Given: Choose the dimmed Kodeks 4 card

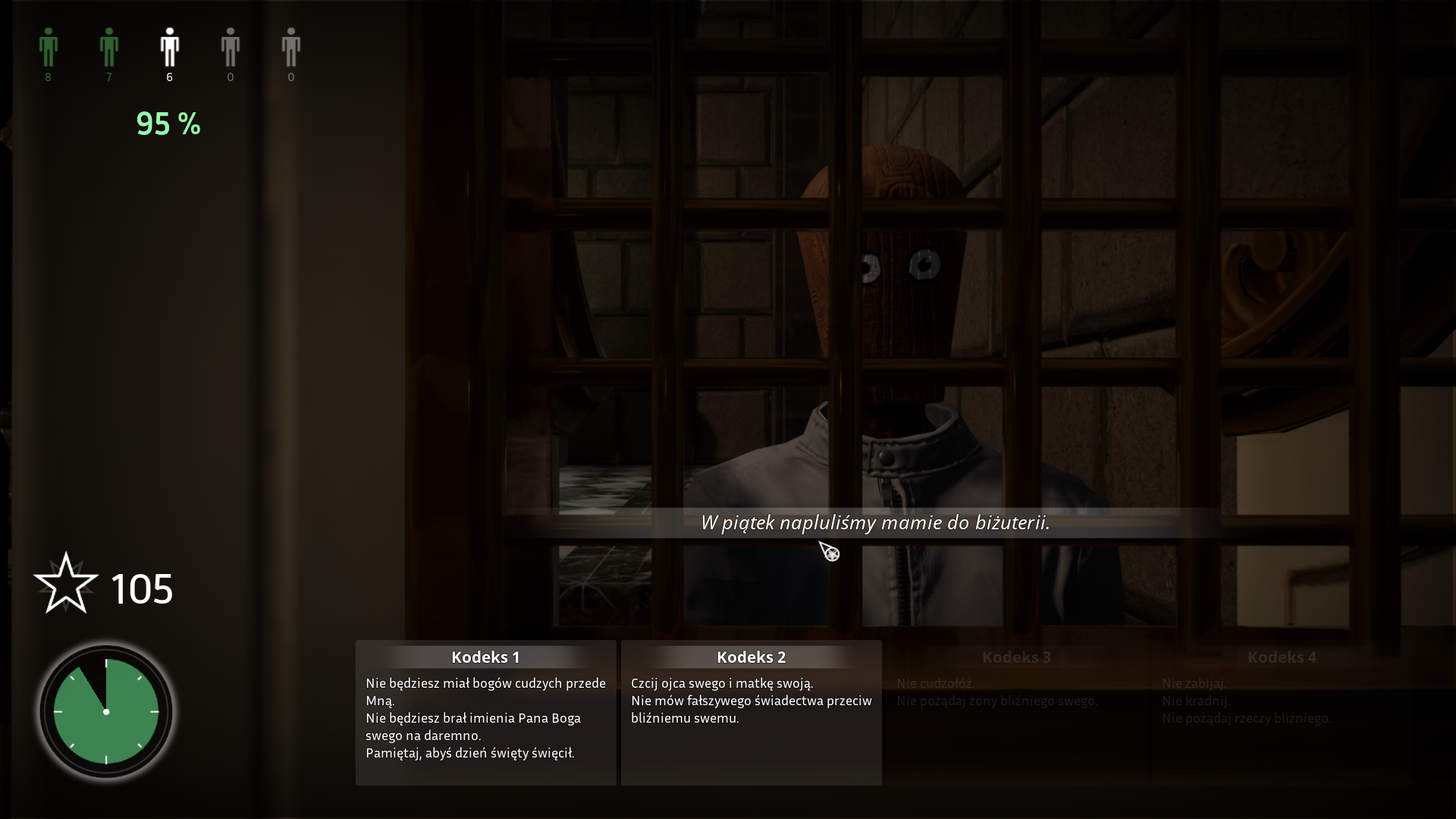Looking at the screenshot, I should (1282, 712).
